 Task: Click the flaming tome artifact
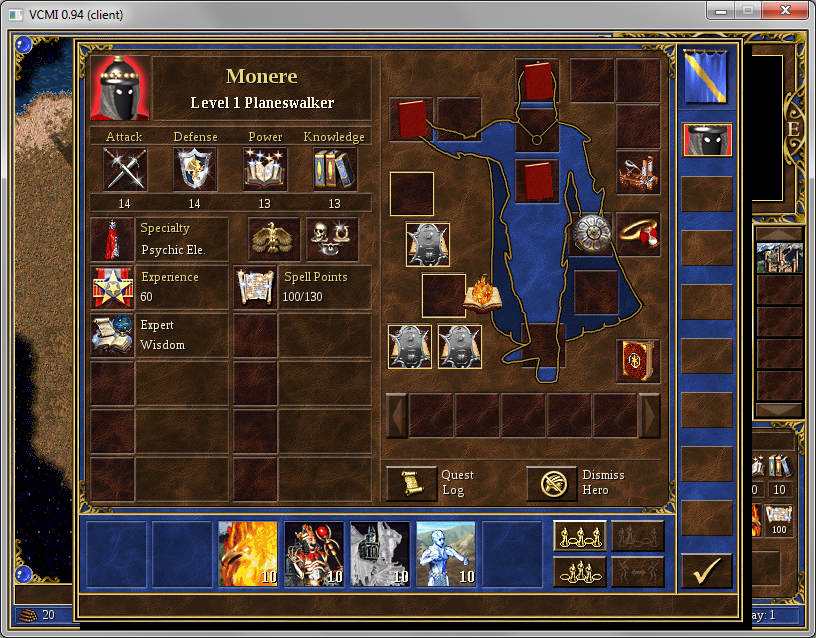pyautogui.click(x=483, y=294)
